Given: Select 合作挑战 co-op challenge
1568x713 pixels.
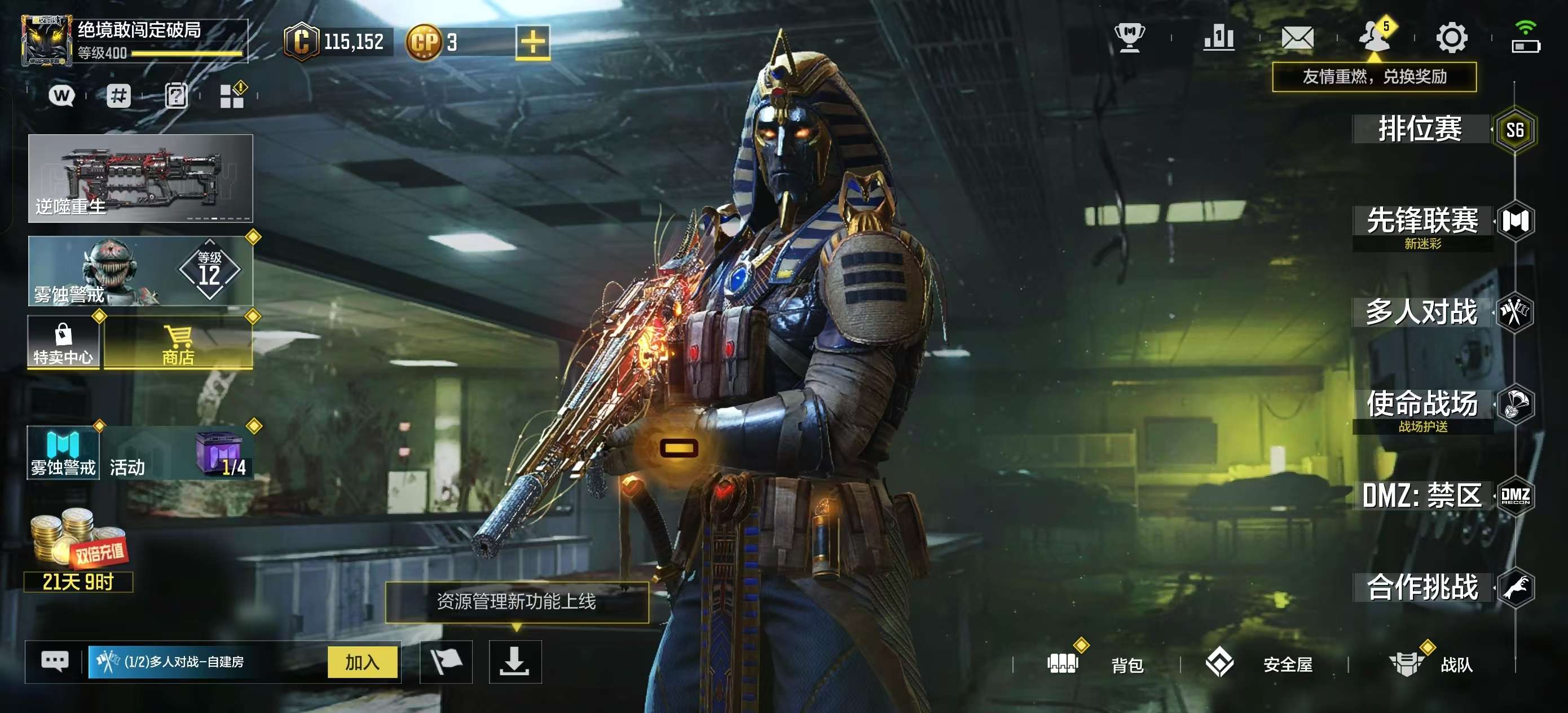Looking at the screenshot, I should click(1423, 588).
